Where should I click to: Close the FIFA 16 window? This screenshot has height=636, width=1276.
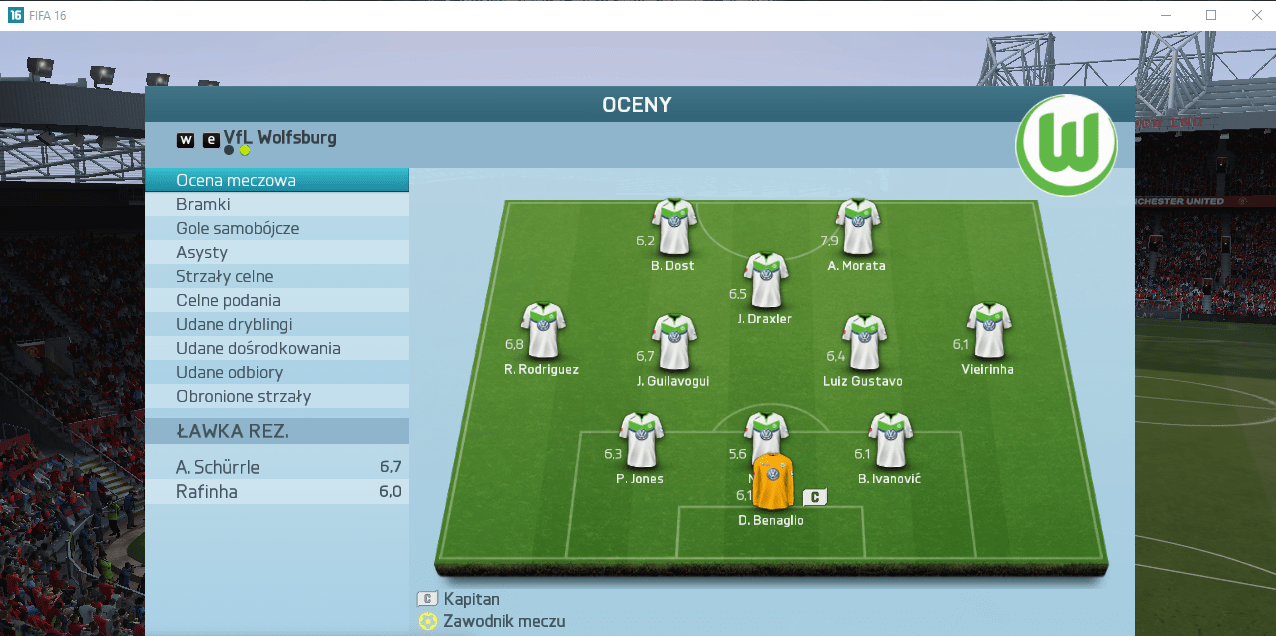1256,15
